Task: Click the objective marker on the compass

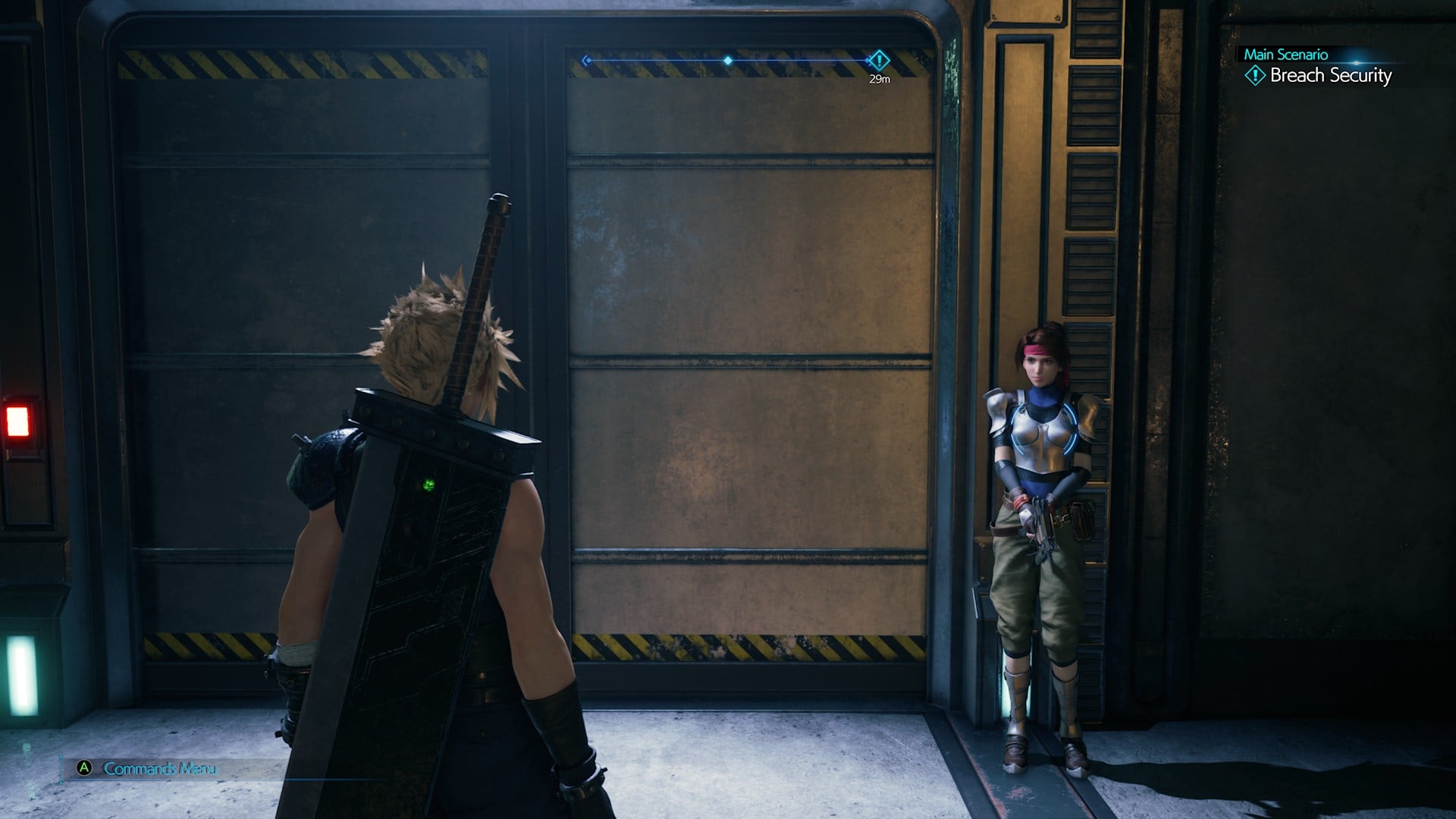Action: [x=878, y=60]
